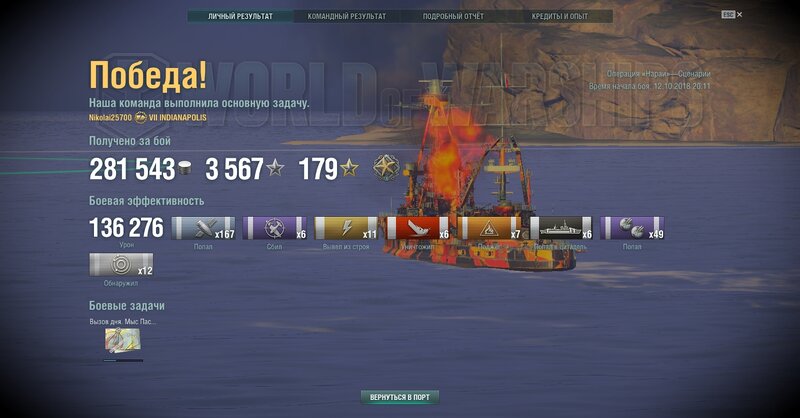The height and width of the screenshot is (418, 800).
Task: View the x12 Обнаружил spotted ribbon
Action: point(121,265)
